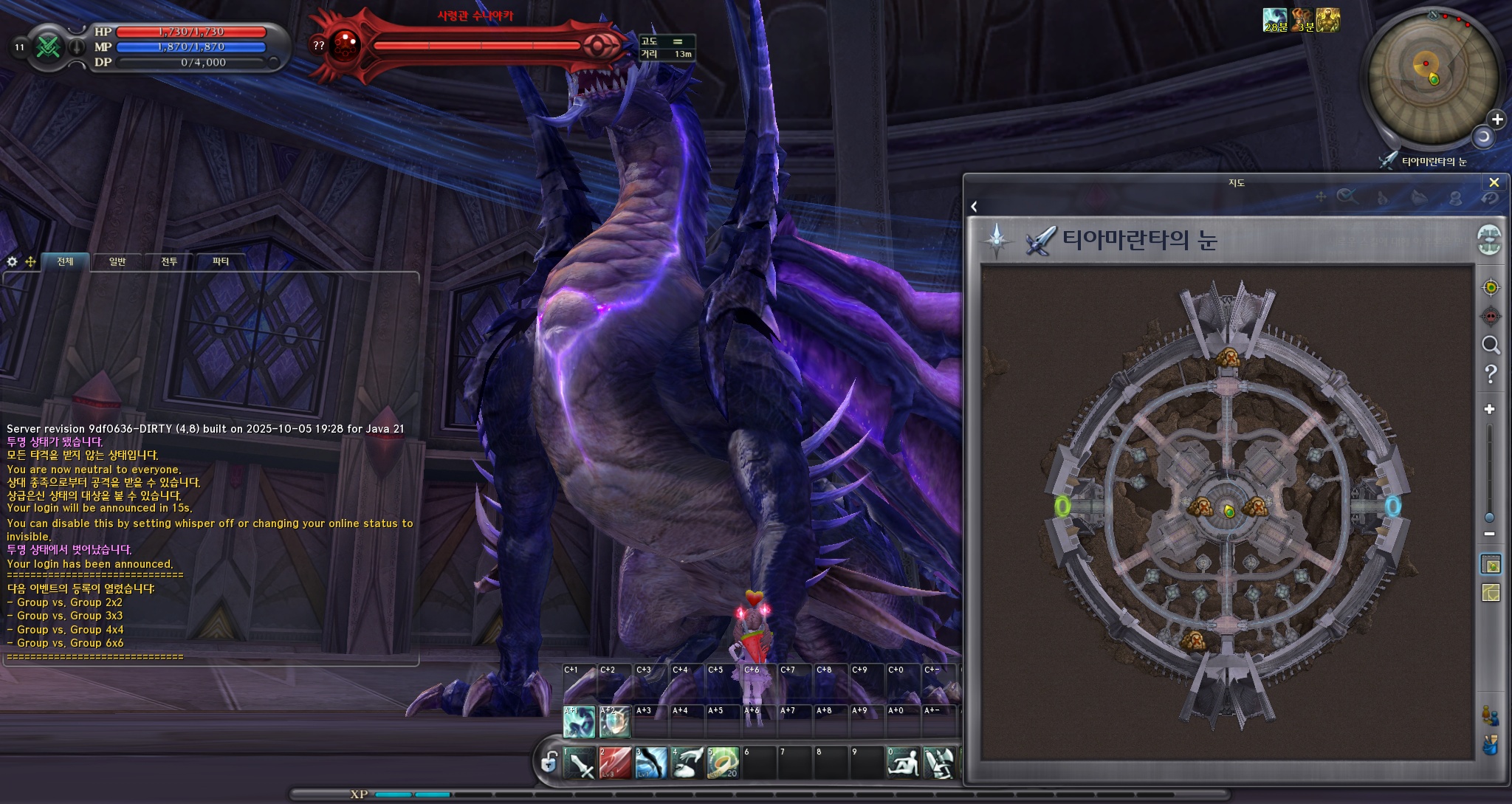The image size is (1512, 804).
Task: Click the map zoom slider handle
Action: [1490, 518]
